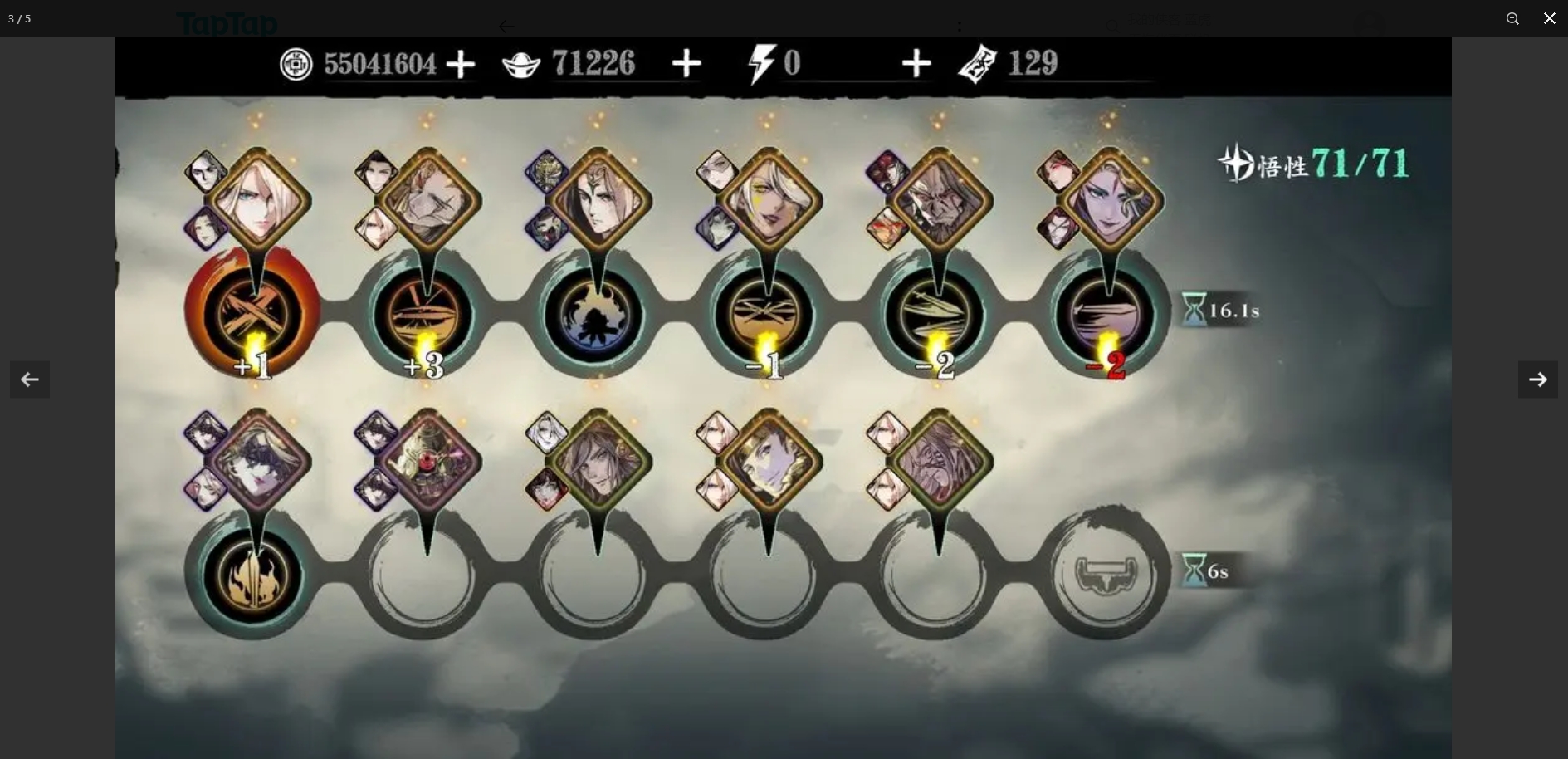Screen dimensions: 1568x759
Task: Select the skill node marked +3
Action: tap(424, 316)
